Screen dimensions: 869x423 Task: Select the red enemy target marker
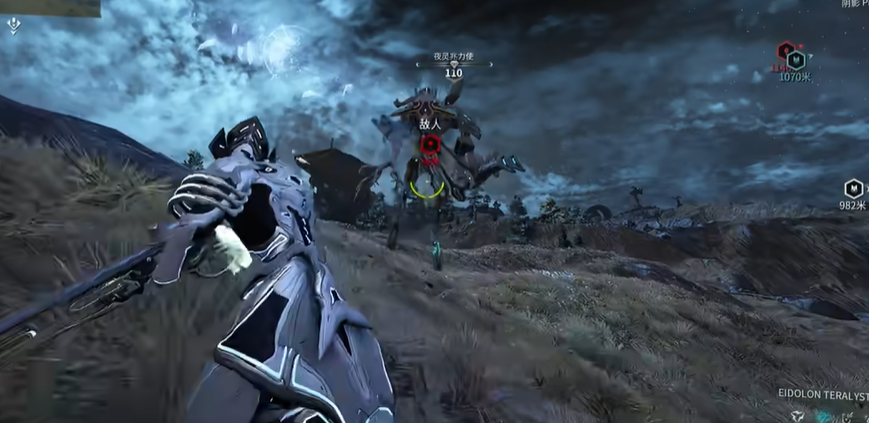coord(431,146)
